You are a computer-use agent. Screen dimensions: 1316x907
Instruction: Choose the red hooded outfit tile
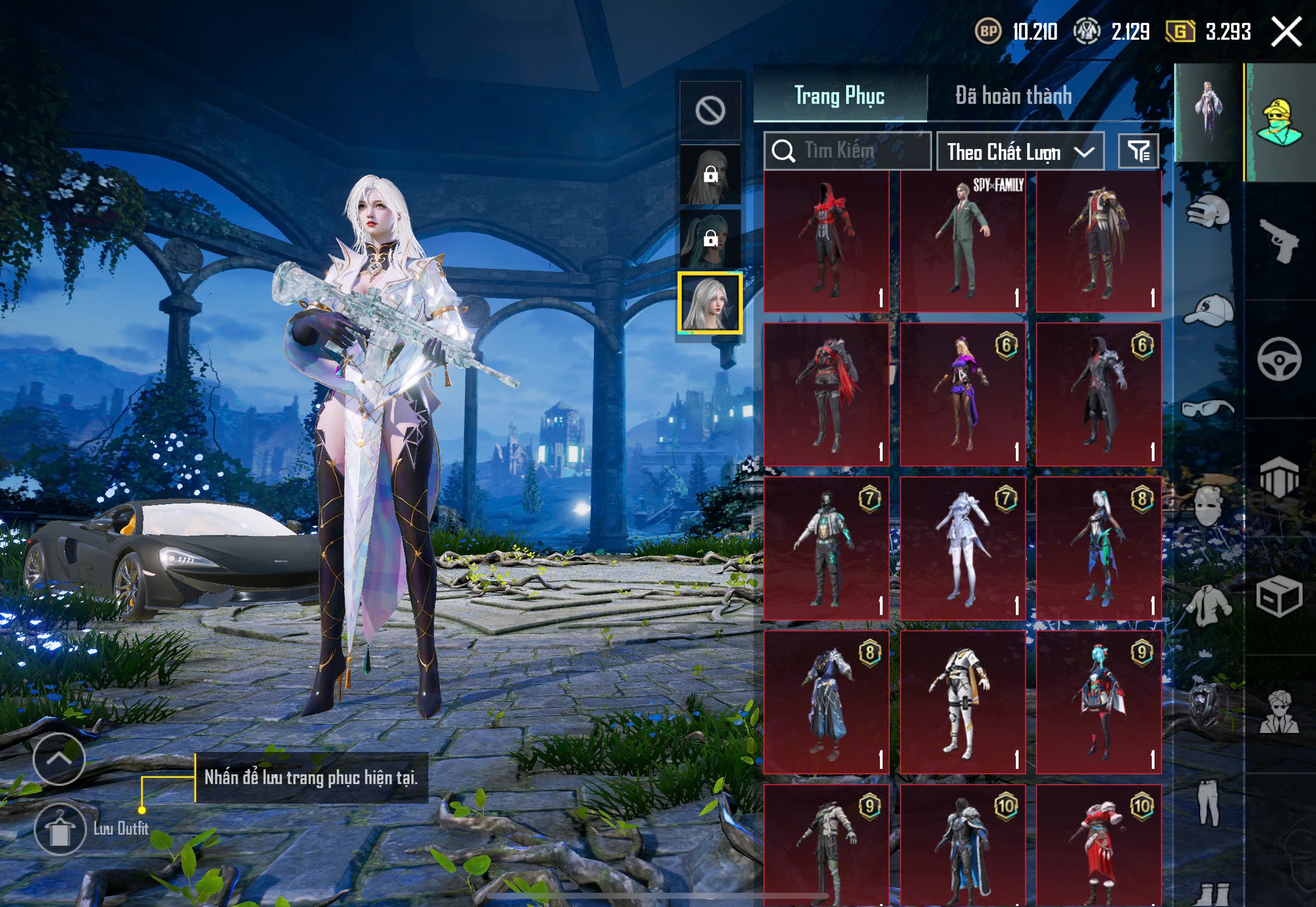point(826,241)
